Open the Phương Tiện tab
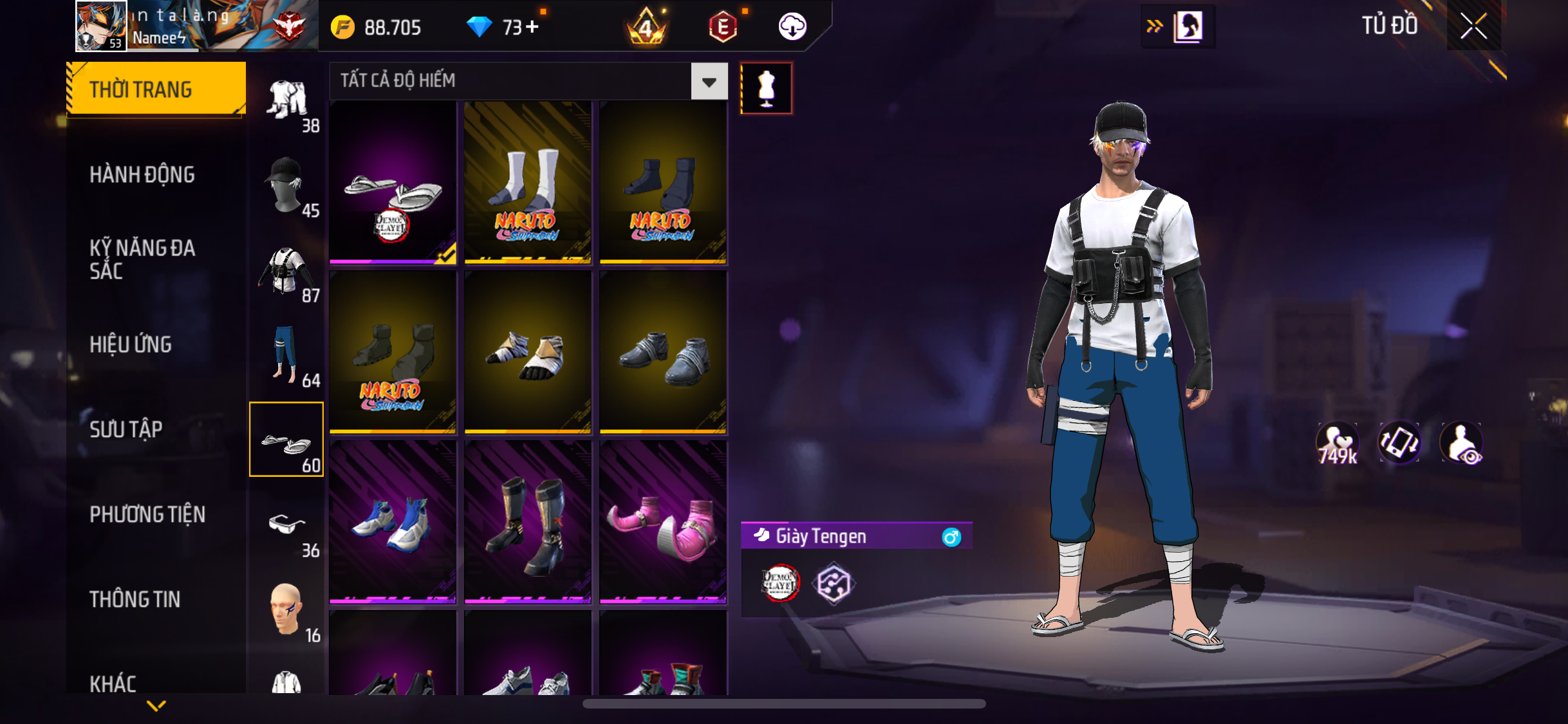Viewport: 1568px width, 724px height. click(x=147, y=514)
